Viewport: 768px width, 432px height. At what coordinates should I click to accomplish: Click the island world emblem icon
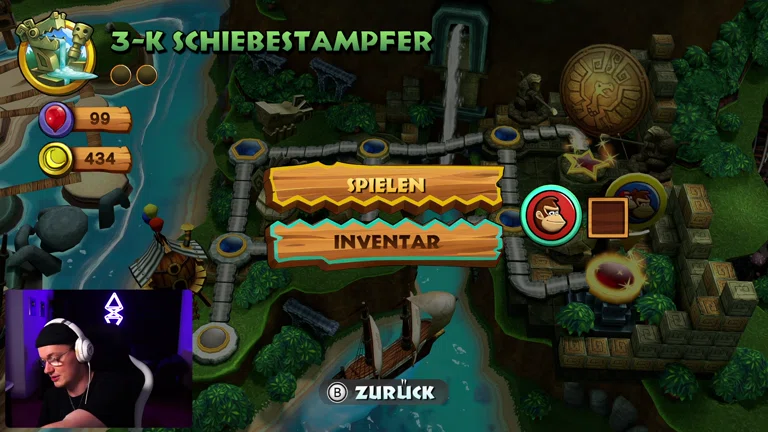[x=56, y=49]
